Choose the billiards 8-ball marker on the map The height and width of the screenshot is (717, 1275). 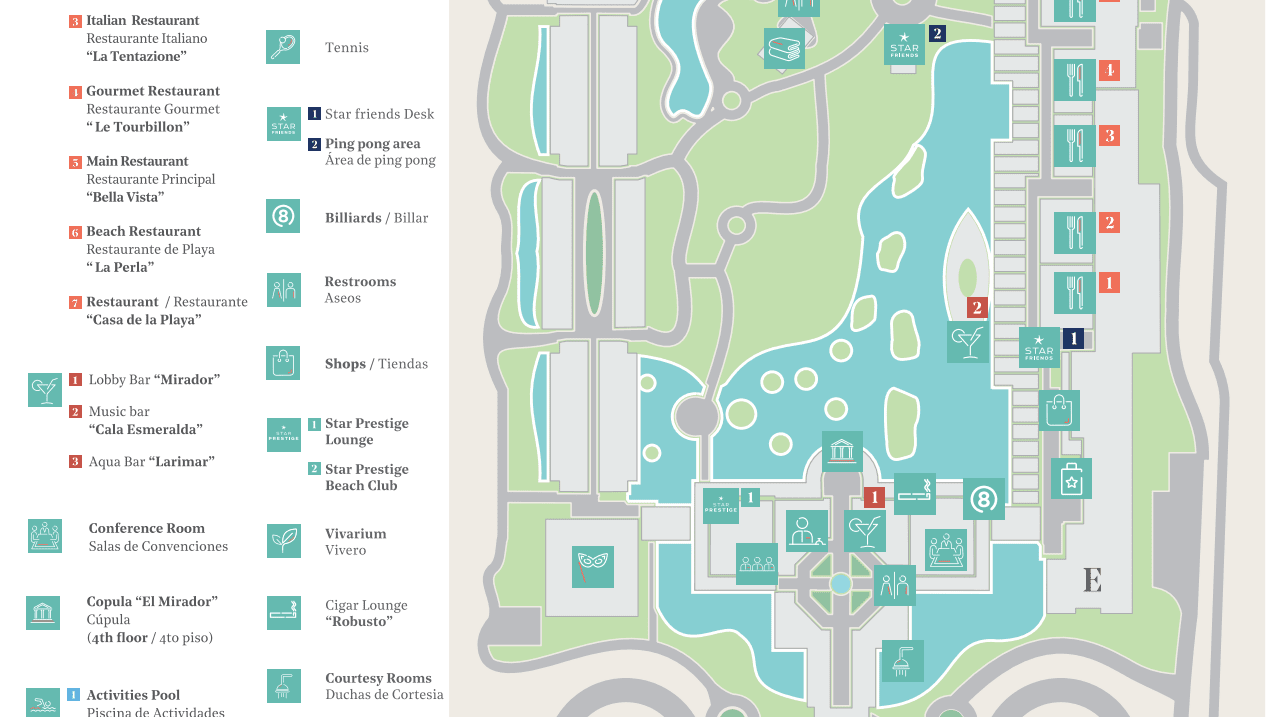pos(984,499)
